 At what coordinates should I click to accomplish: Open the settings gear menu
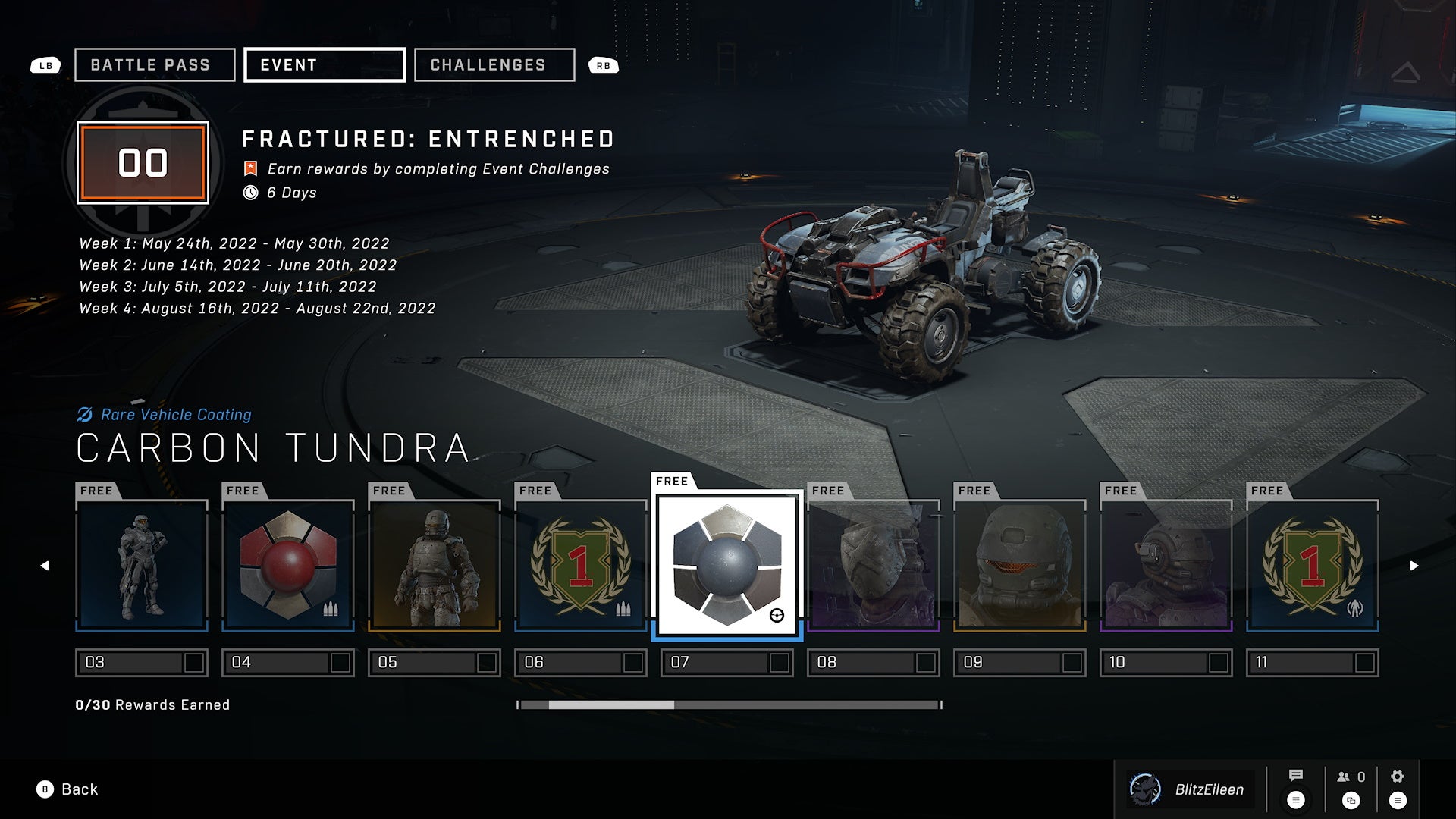point(1398,777)
